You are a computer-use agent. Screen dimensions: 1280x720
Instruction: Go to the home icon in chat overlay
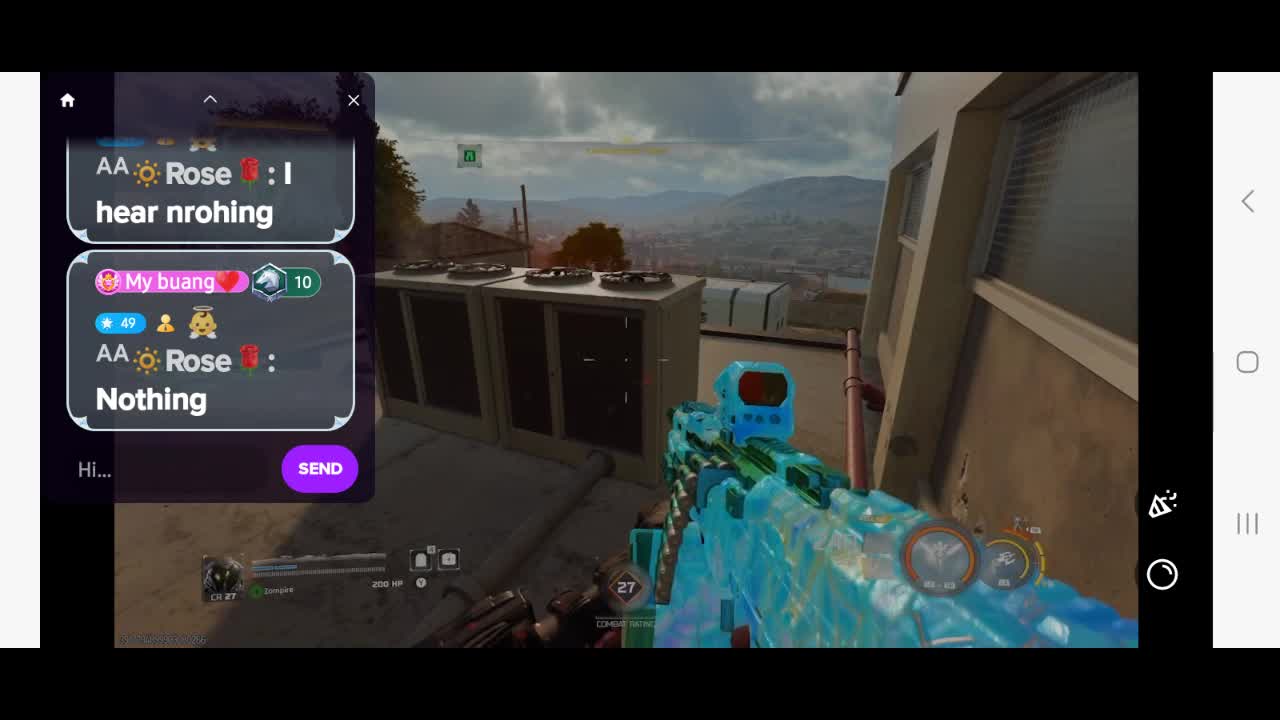(x=67, y=100)
